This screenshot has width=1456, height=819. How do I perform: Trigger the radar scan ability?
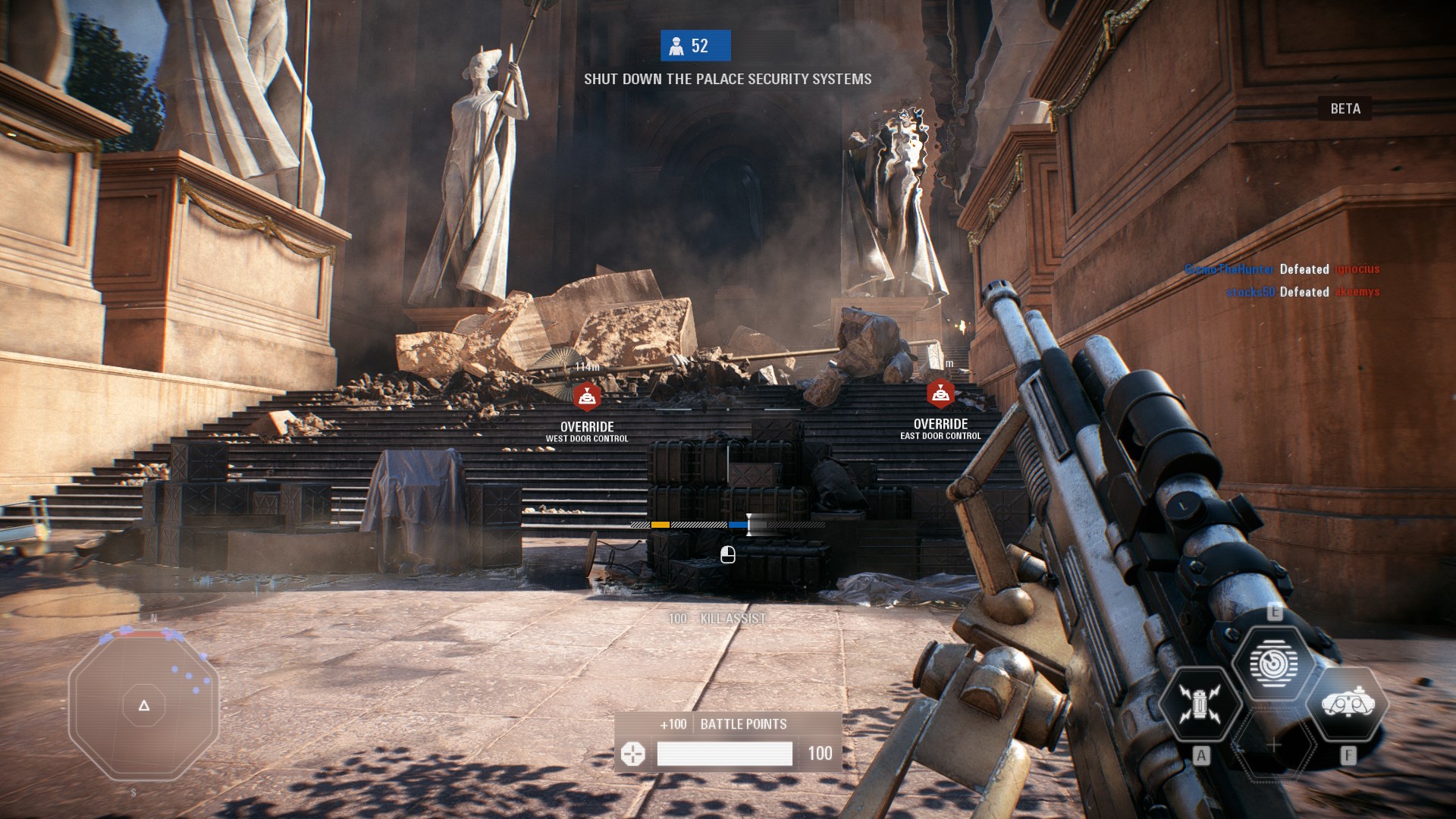pos(1273,663)
